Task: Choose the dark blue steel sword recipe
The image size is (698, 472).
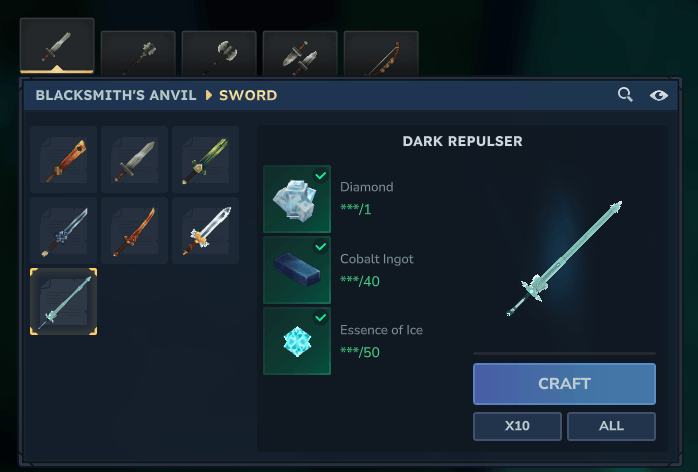Action: (64, 230)
